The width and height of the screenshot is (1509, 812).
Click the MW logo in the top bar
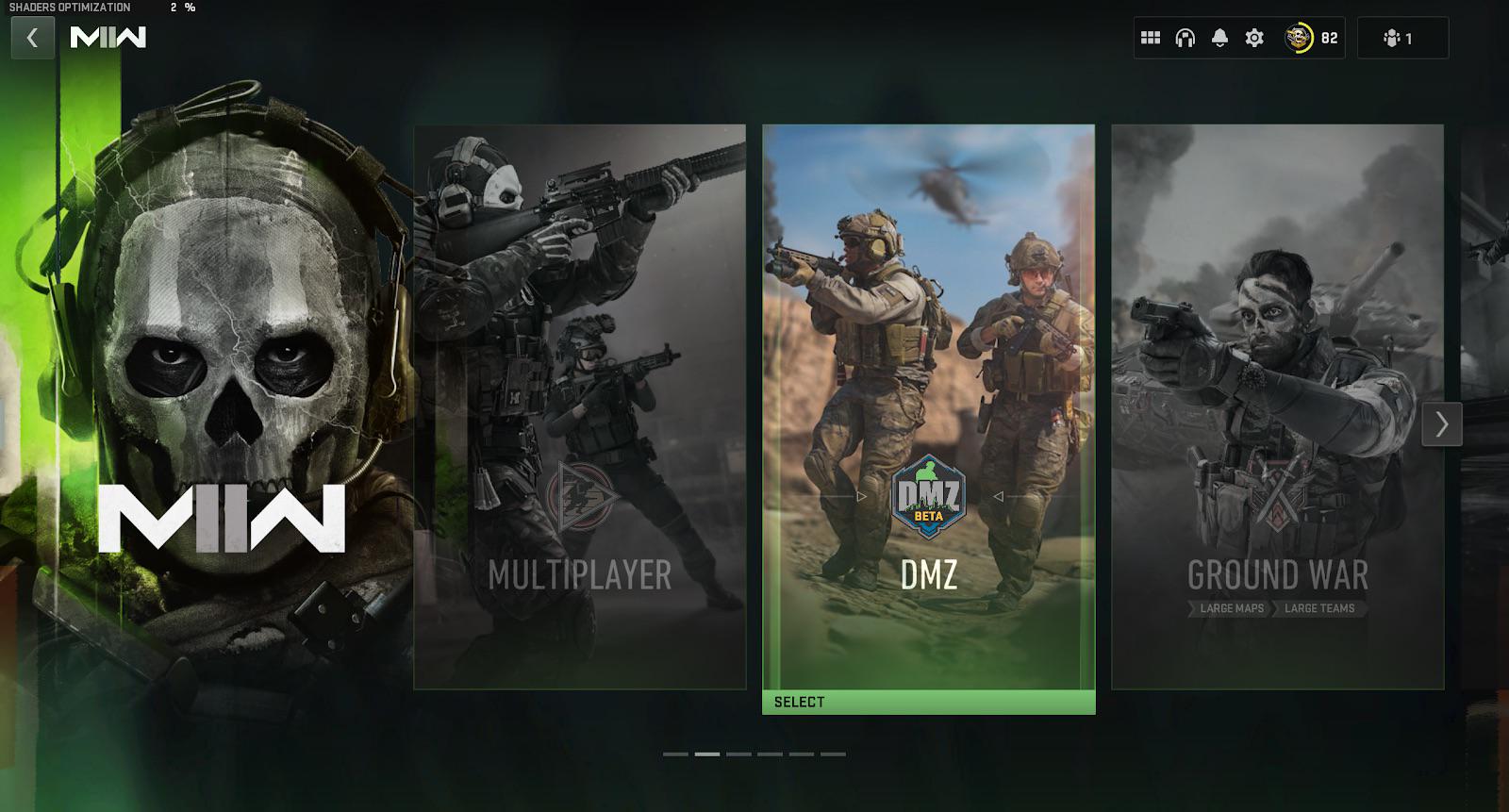pos(109,38)
